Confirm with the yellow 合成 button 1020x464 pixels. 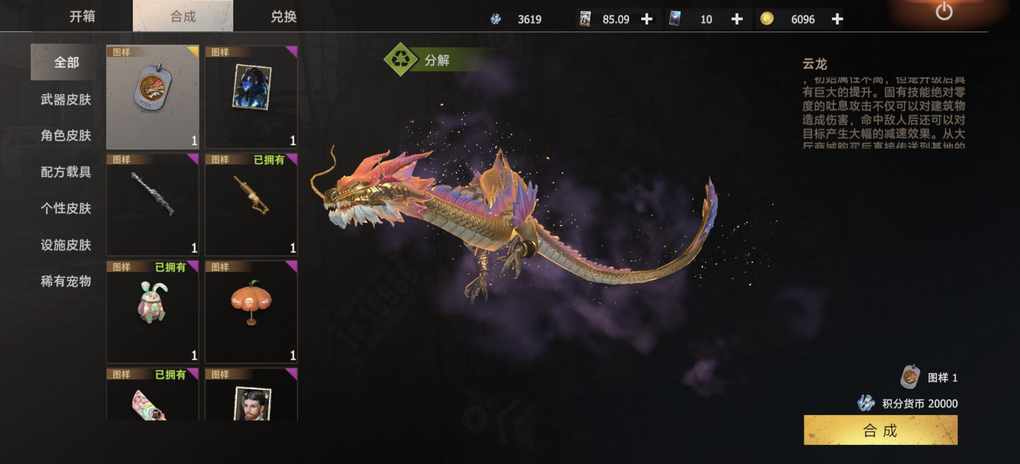click(x=880, y=431)
